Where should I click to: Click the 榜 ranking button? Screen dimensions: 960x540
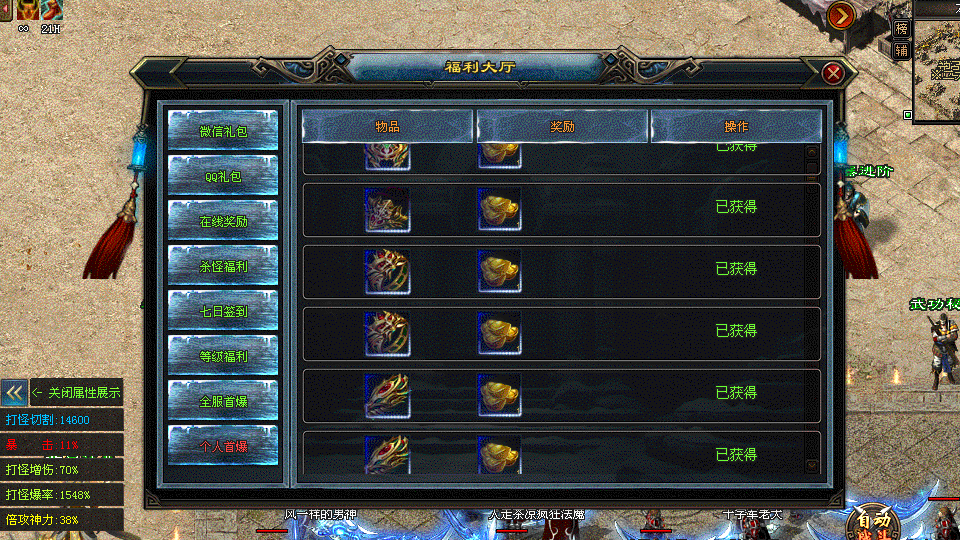902,29
